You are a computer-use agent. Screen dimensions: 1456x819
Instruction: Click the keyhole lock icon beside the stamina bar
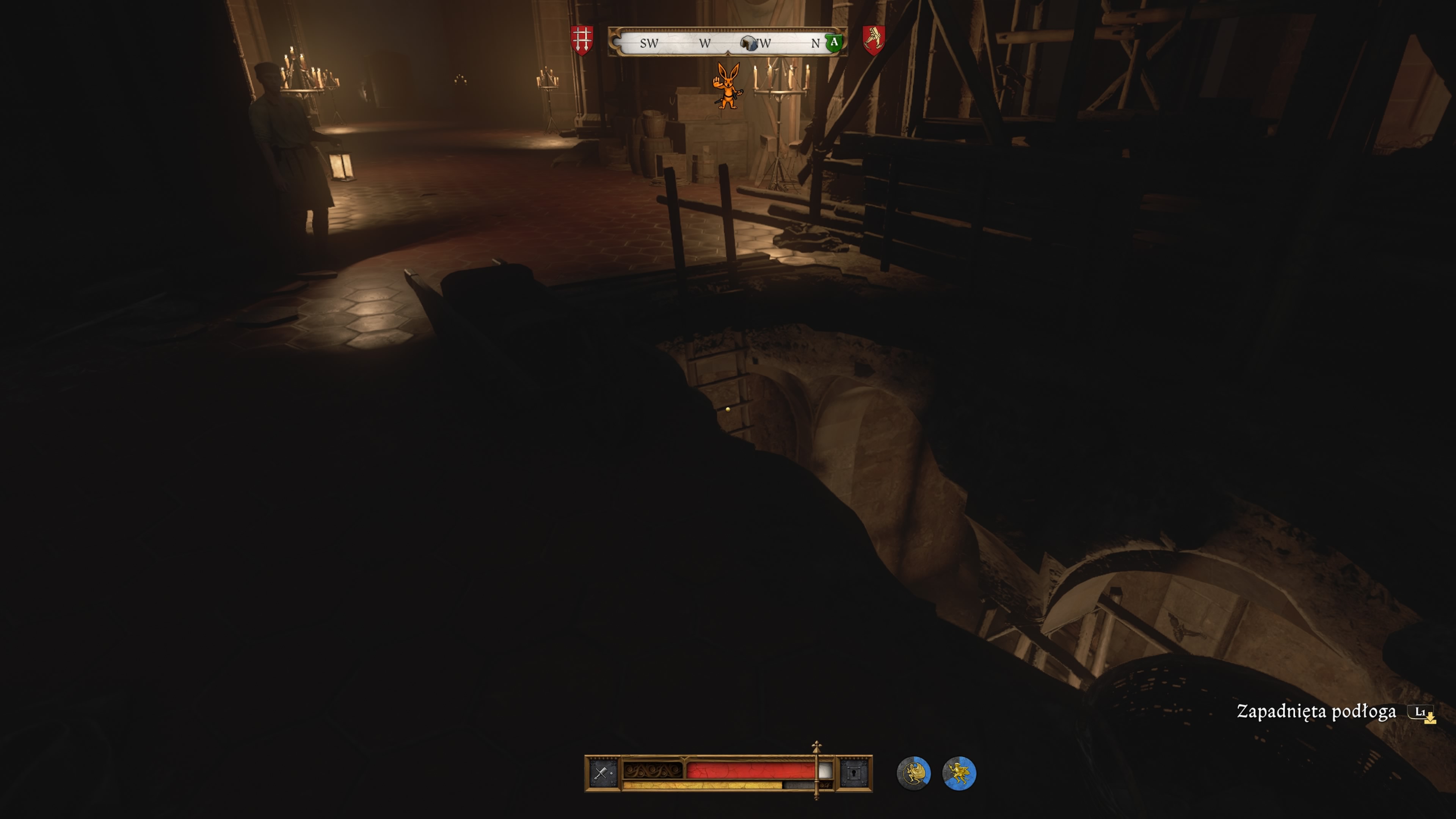[855, 773]
